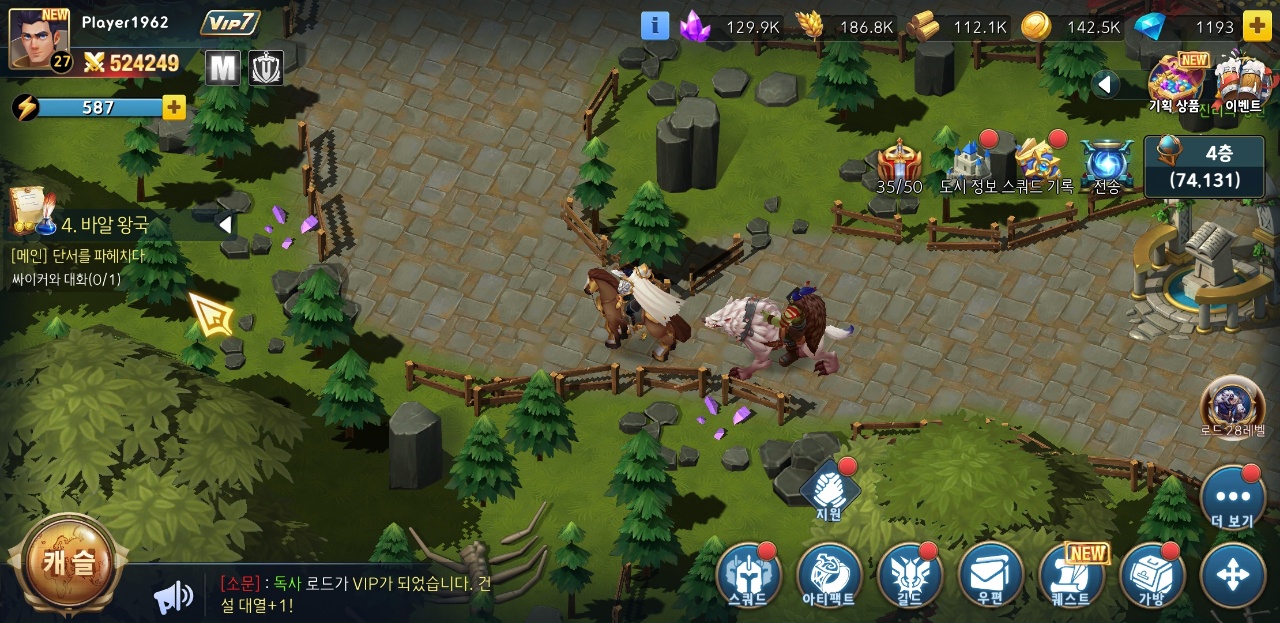Open the 스쿼드 squad menu
This screenshot has height=623, width=1280.
point(748,576)
